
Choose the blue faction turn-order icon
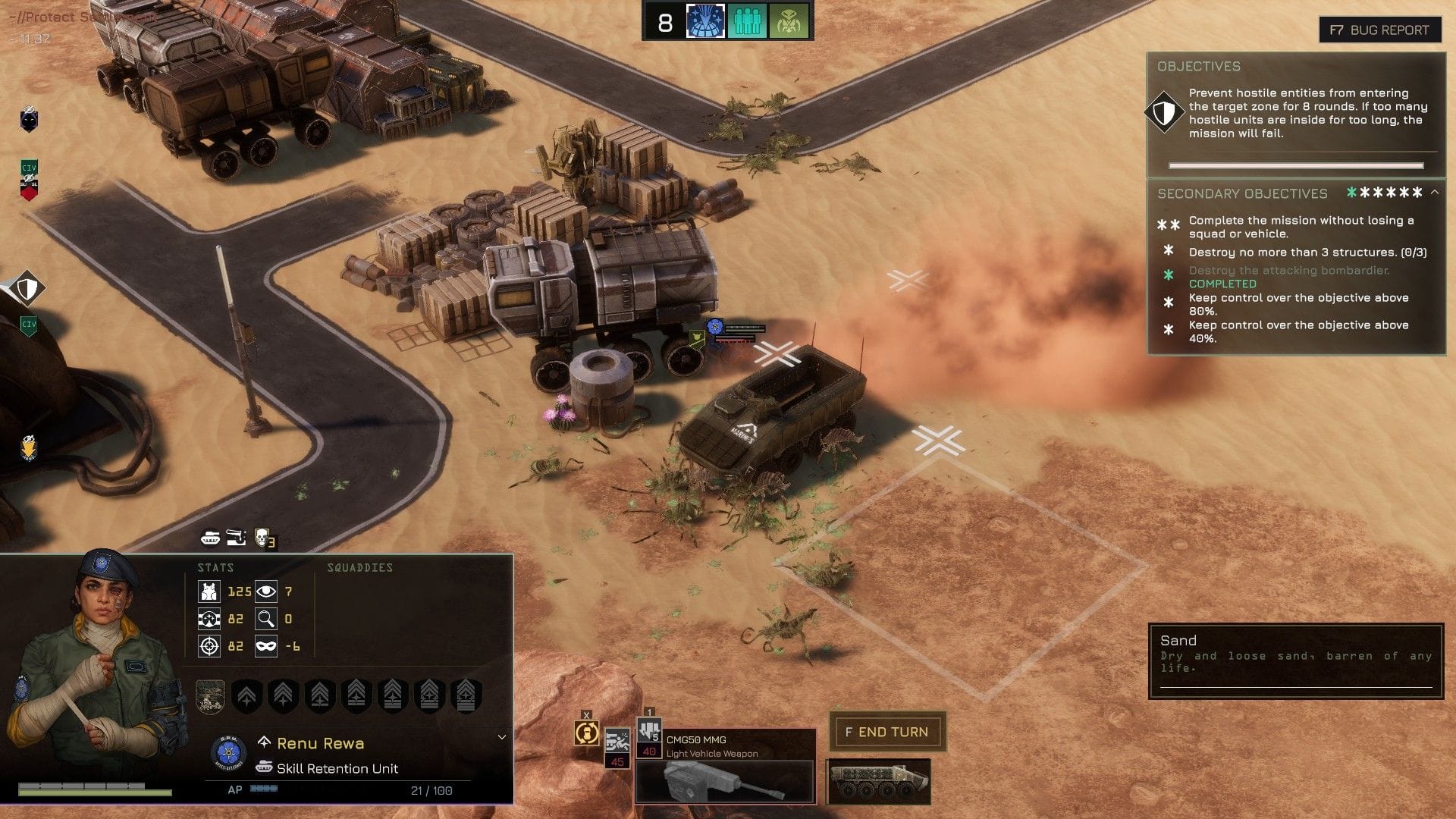[705, 22]
